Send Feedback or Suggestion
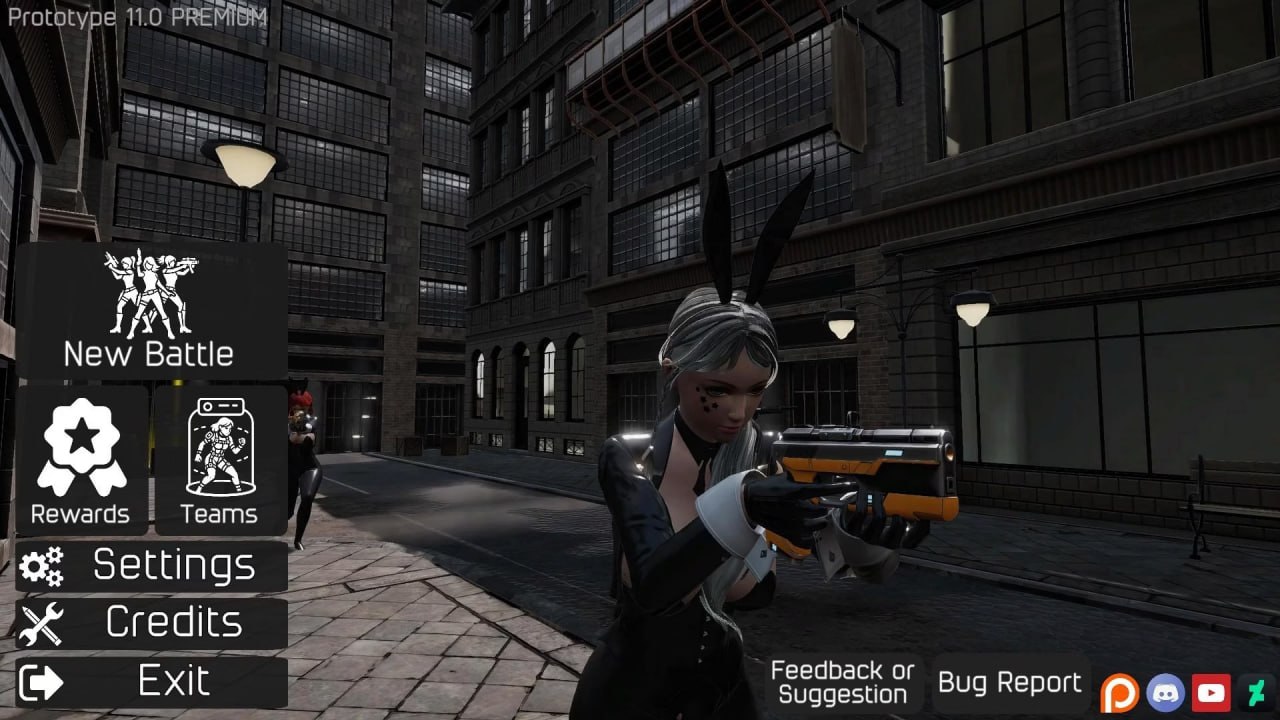1280x720 pixels. pyautogui.click(x=844, y=680)
